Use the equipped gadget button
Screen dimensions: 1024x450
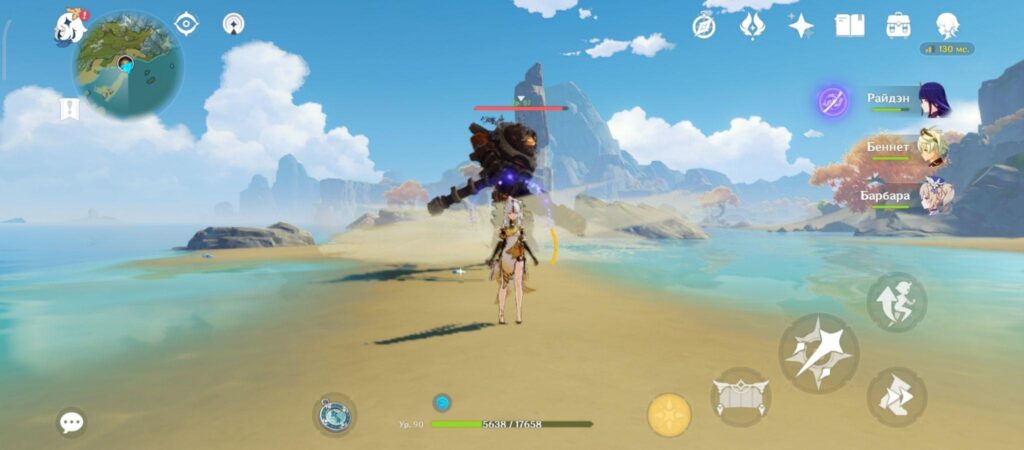pyautogui.click(x=334, y=414)
